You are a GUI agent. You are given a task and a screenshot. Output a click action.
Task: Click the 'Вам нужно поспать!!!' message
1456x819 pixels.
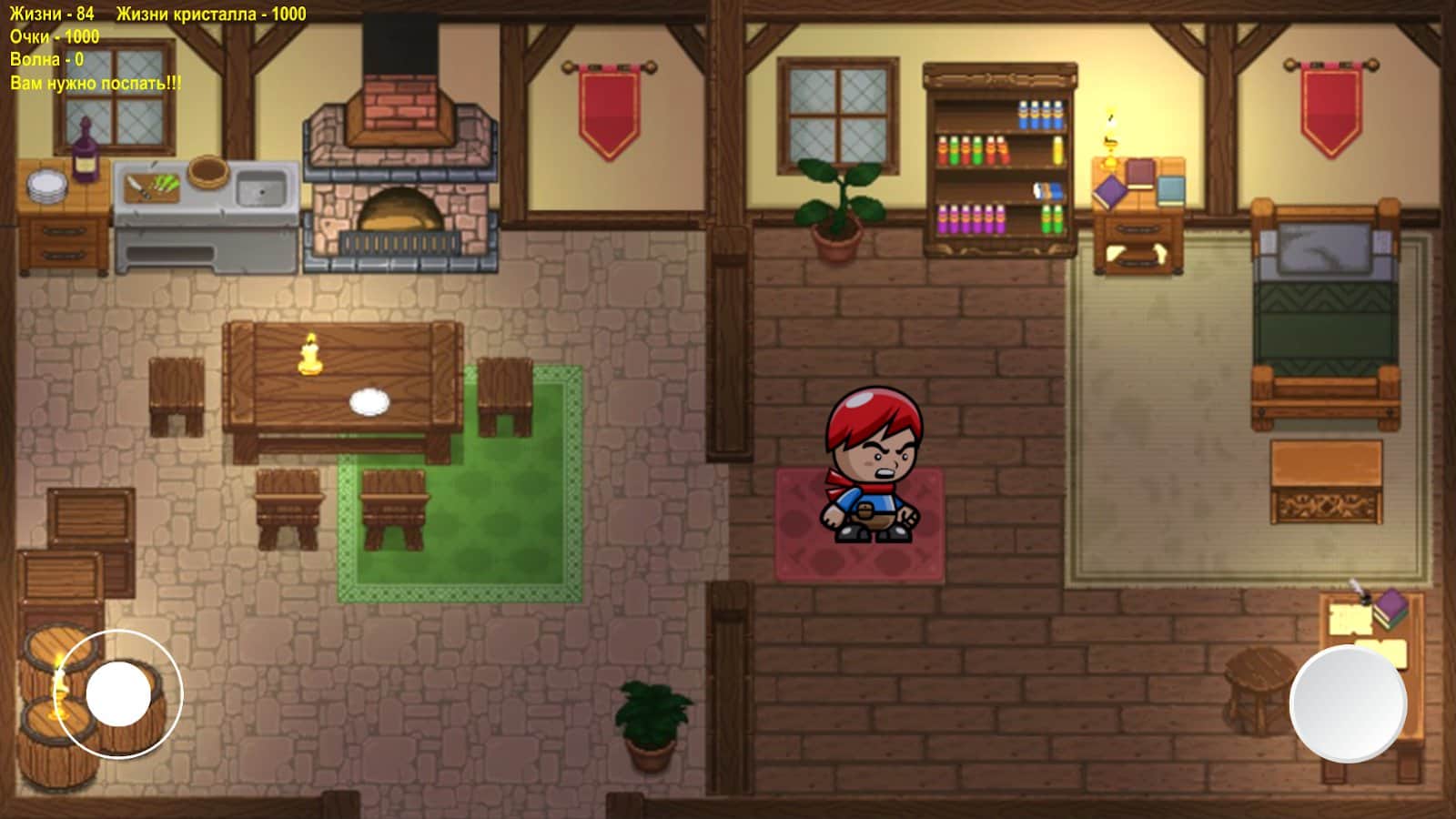pyautogui.click(x=96, y=82)
